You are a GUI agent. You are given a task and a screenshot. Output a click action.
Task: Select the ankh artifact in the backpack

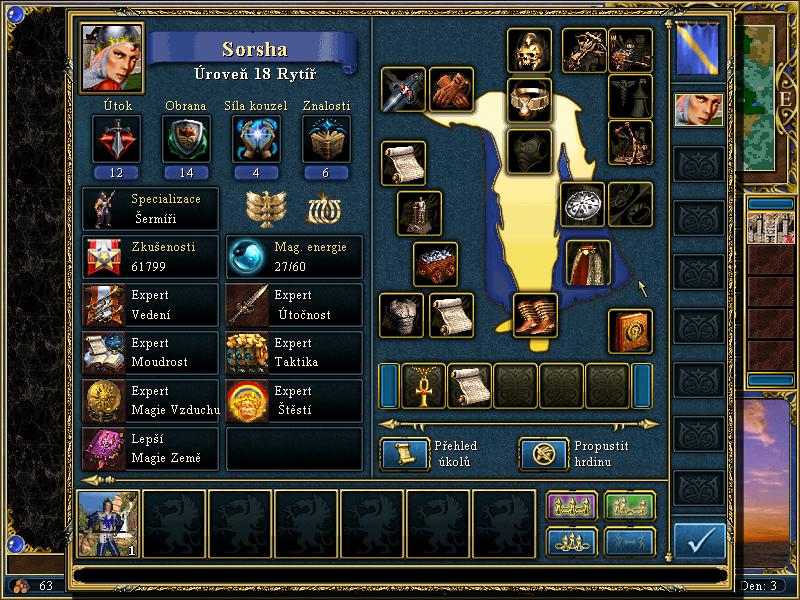coord(423,385)
